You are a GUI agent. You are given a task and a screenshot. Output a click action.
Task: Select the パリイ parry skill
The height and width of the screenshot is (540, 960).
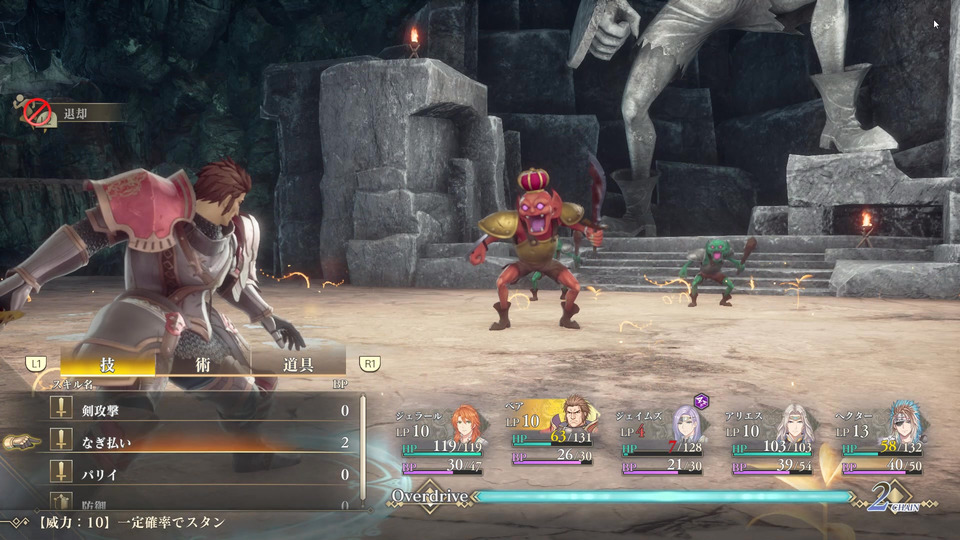pos(200,474)
